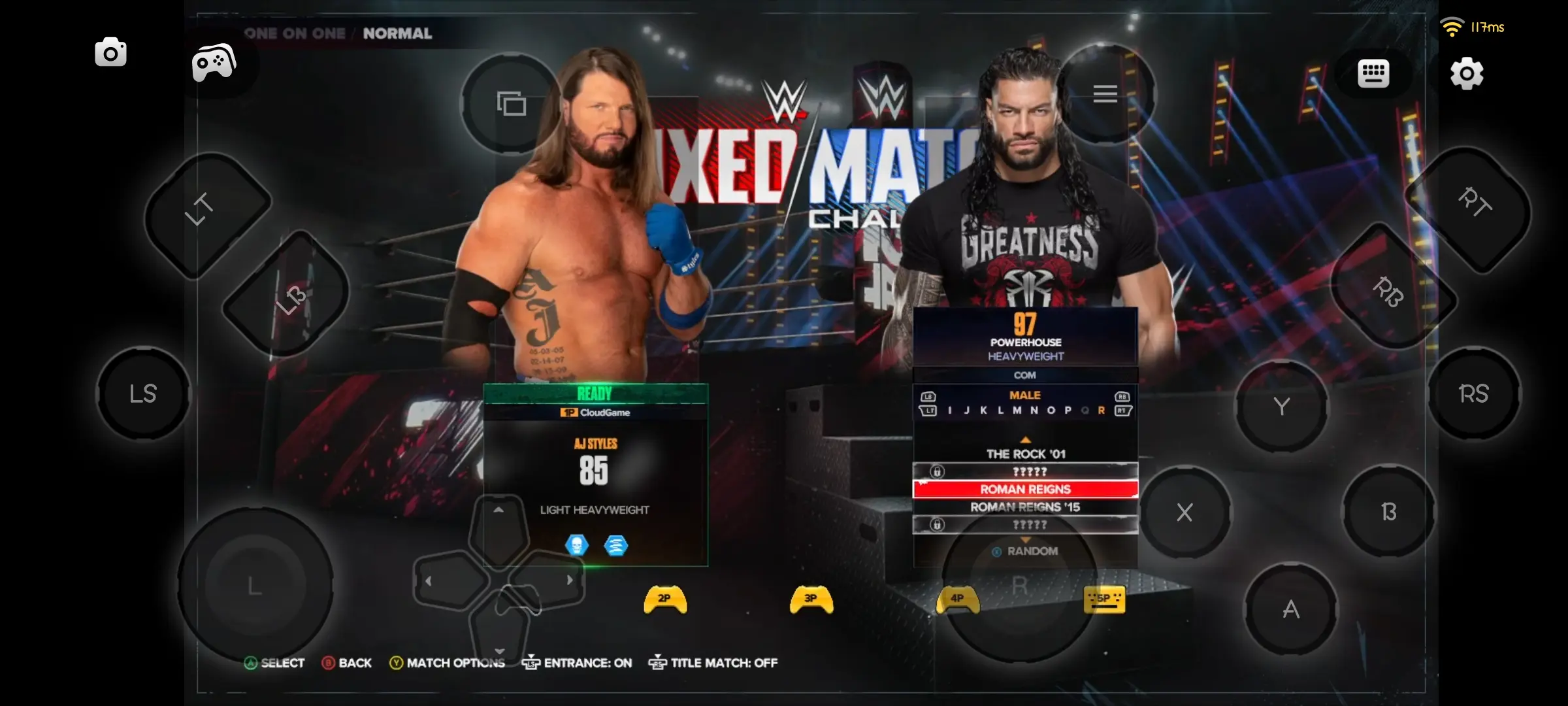Image resolution: width=1568 pixels, height=706 pixels.
Task: Open the on-screen keyboard icon
Action: point(1372,72)
